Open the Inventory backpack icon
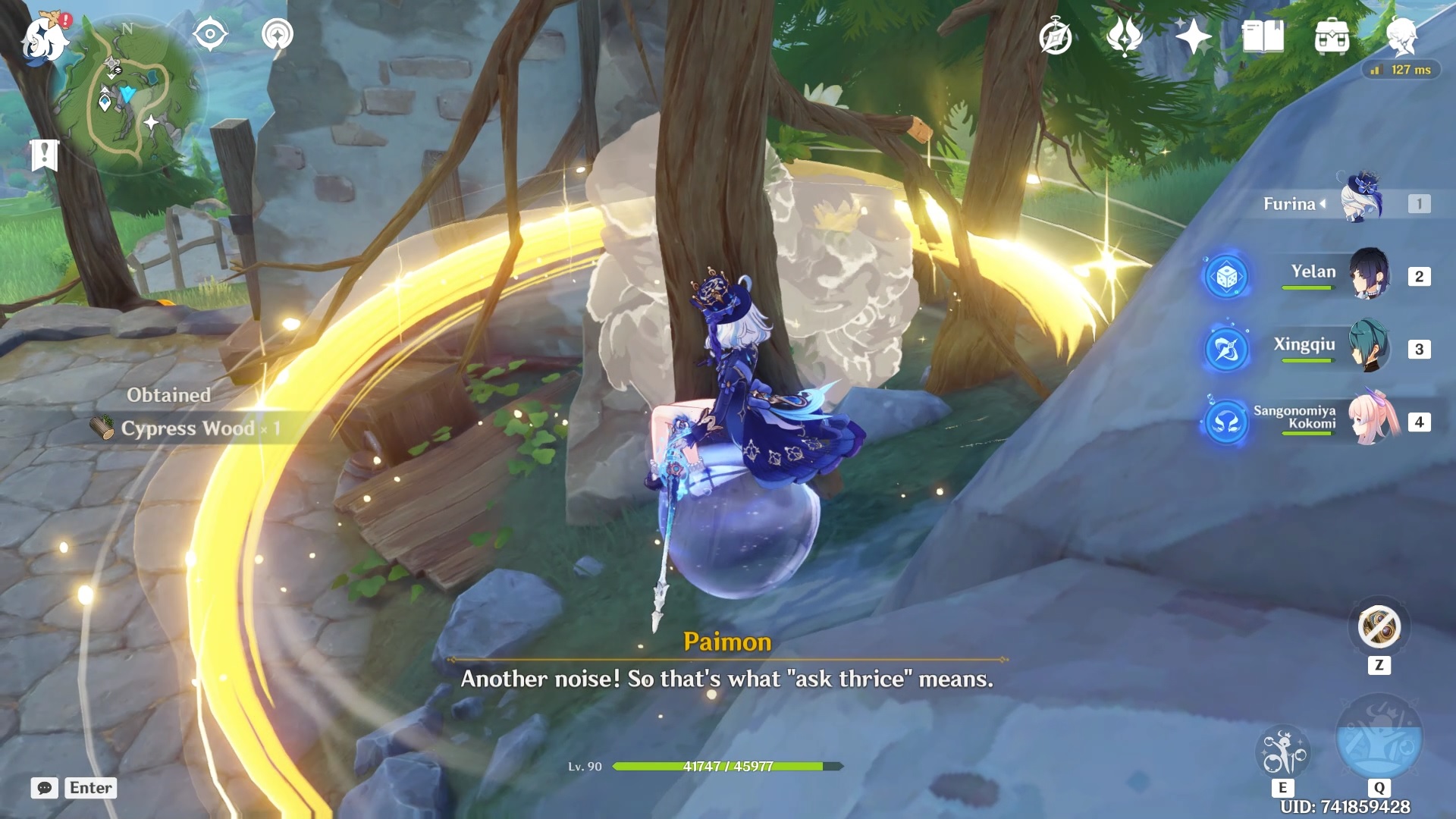This screenshot has height=819, width=1456. pyautogui.click(x=1332, y=36)
